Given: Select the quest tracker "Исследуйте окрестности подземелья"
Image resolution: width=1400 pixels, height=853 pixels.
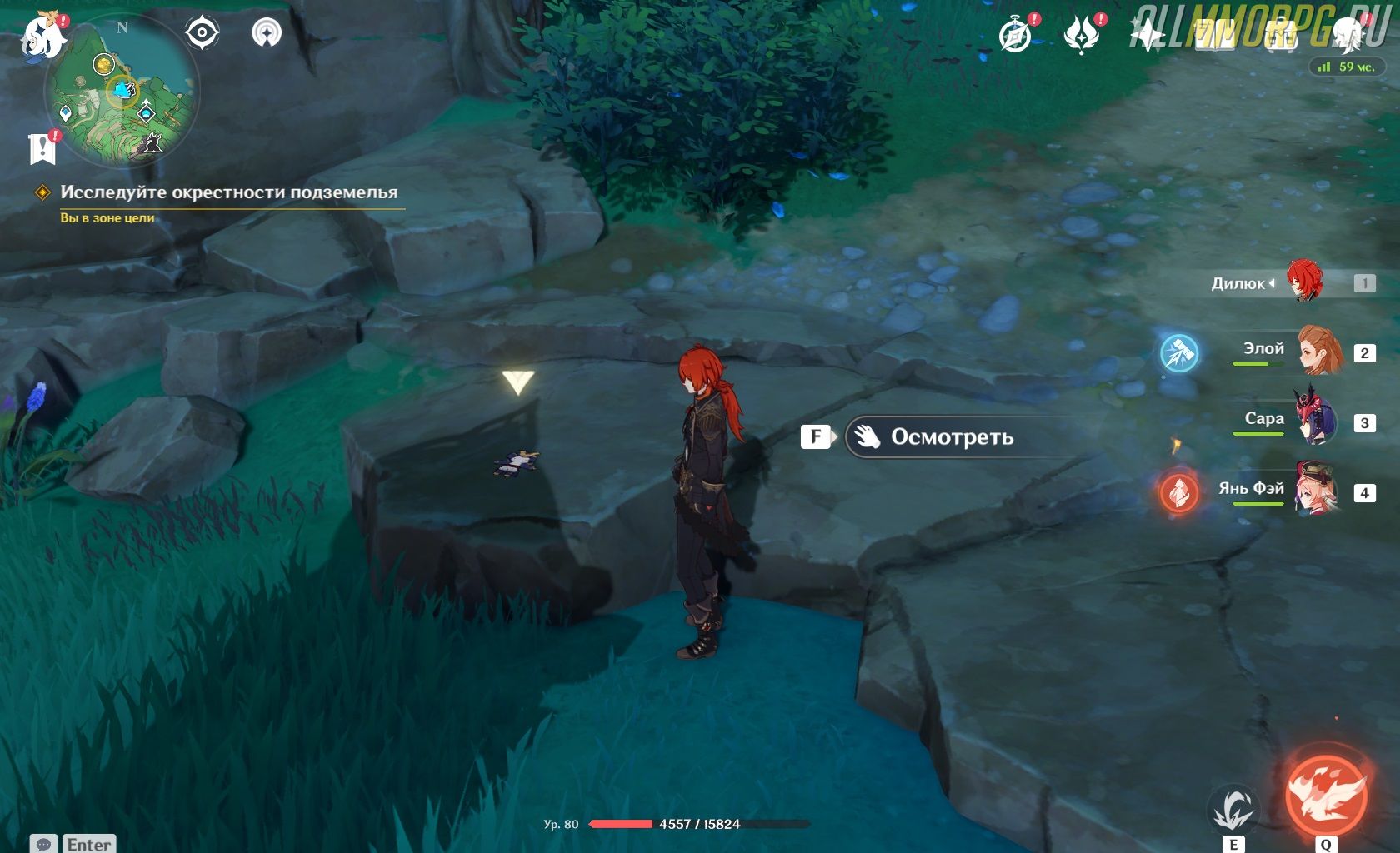Looking at the screenshot, I should tap(228, 192).
